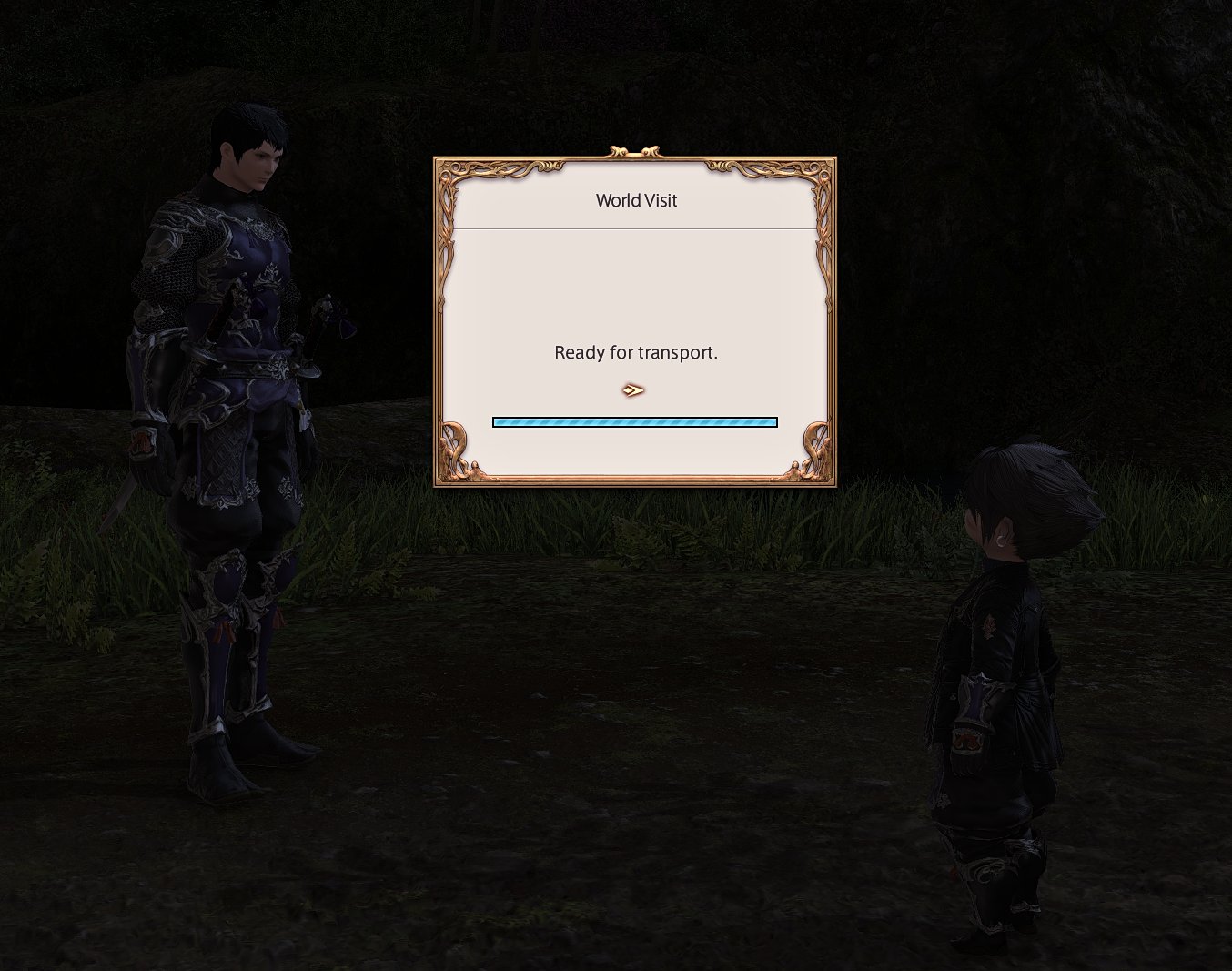This screenshot has width=1232, height=971.
Task: Select the ornate top-center frame emblem
Action: tap(635, 151)
